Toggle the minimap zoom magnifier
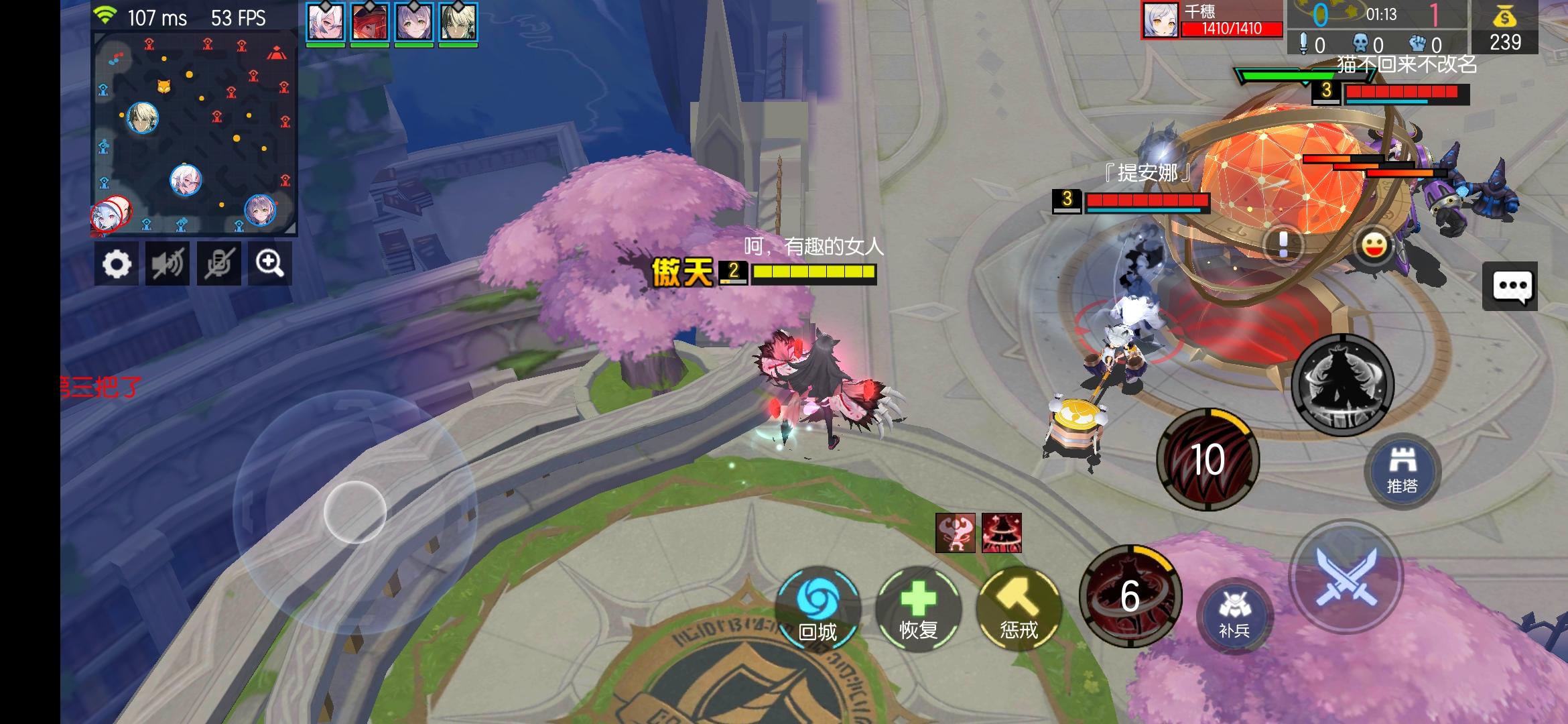The width and height of the screenshot is (1568, 724). point(269,263)
